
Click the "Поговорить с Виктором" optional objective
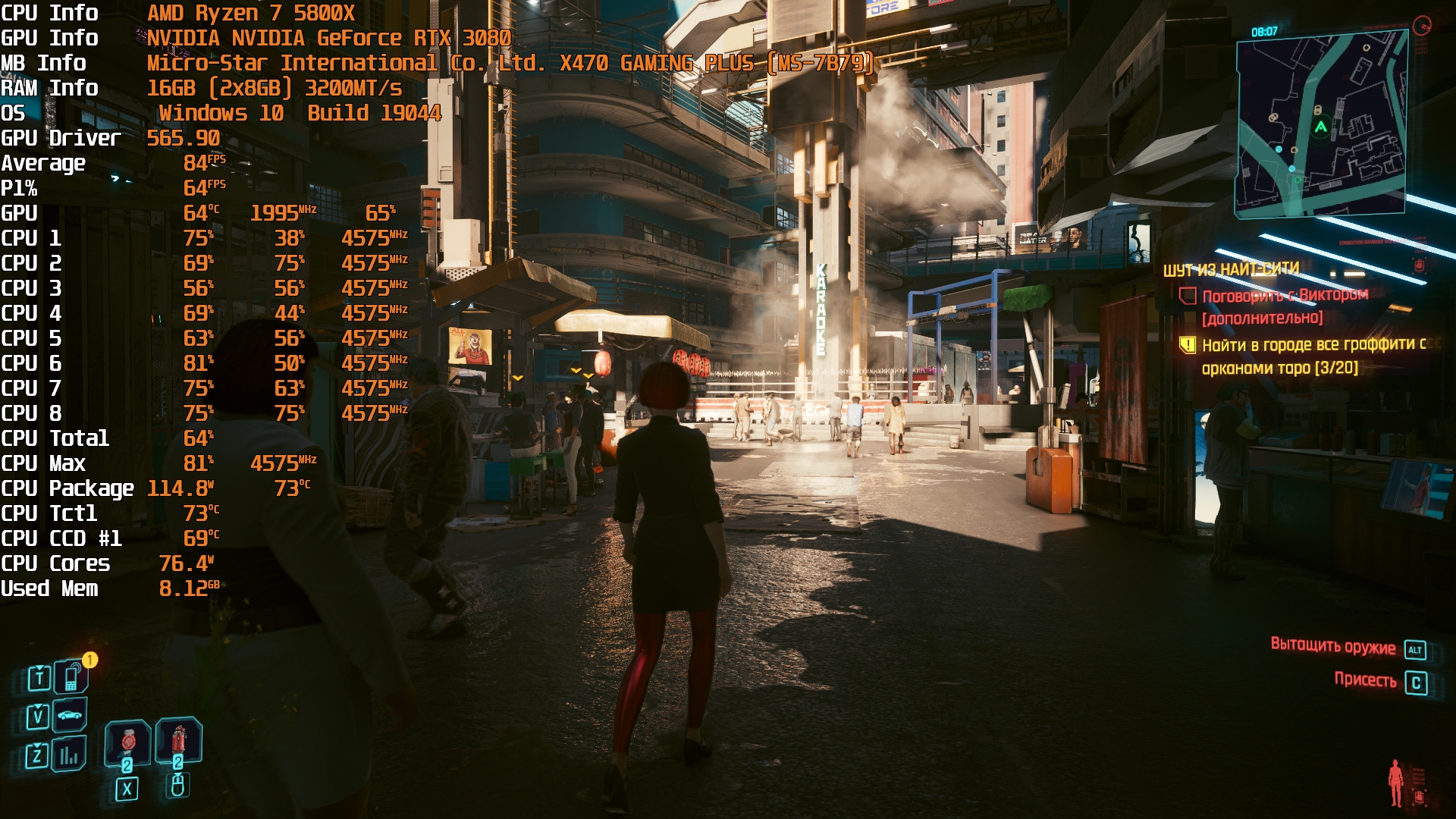1285,296
